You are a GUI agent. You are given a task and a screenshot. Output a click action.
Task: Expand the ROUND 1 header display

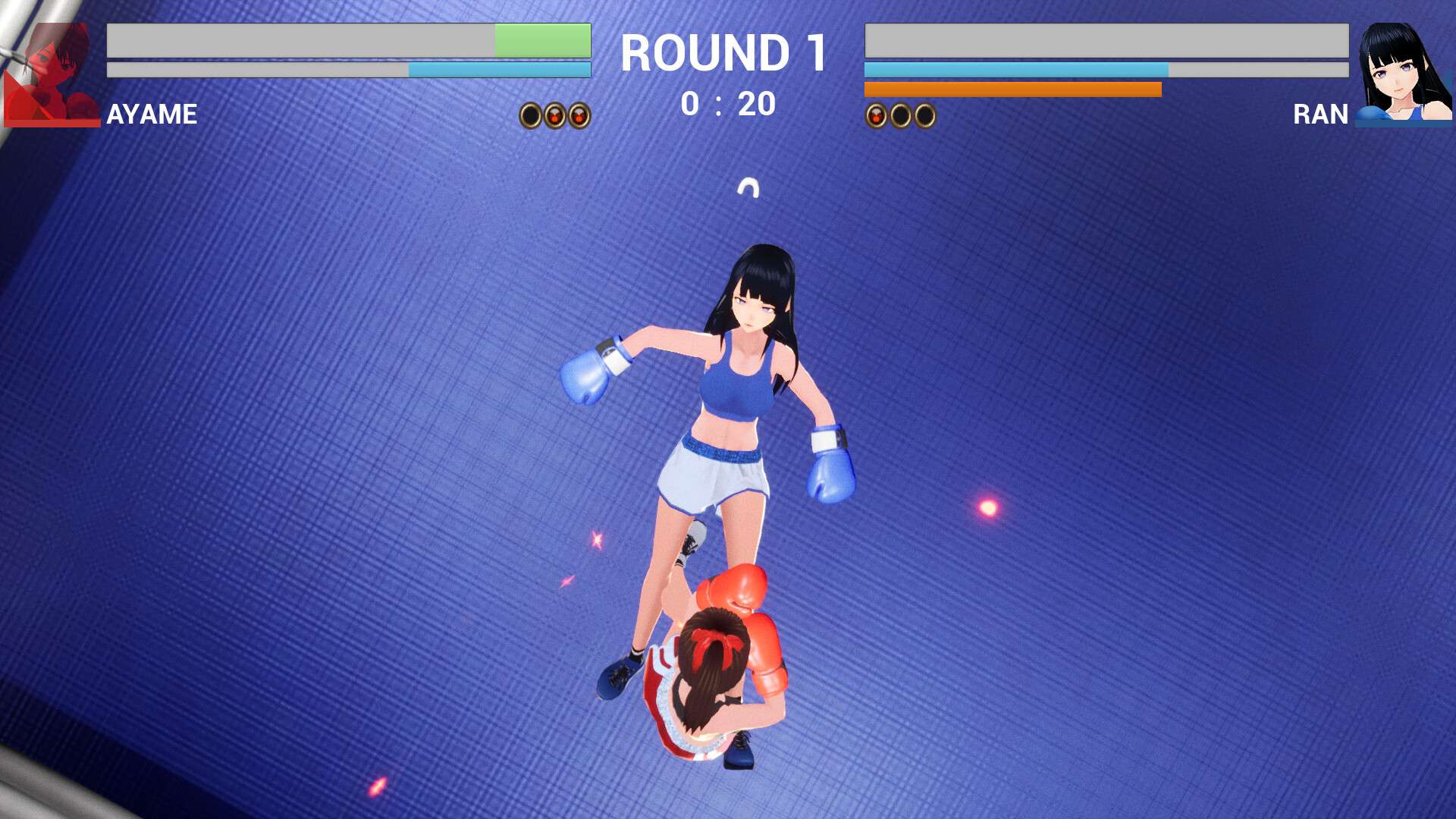[726, 52]
